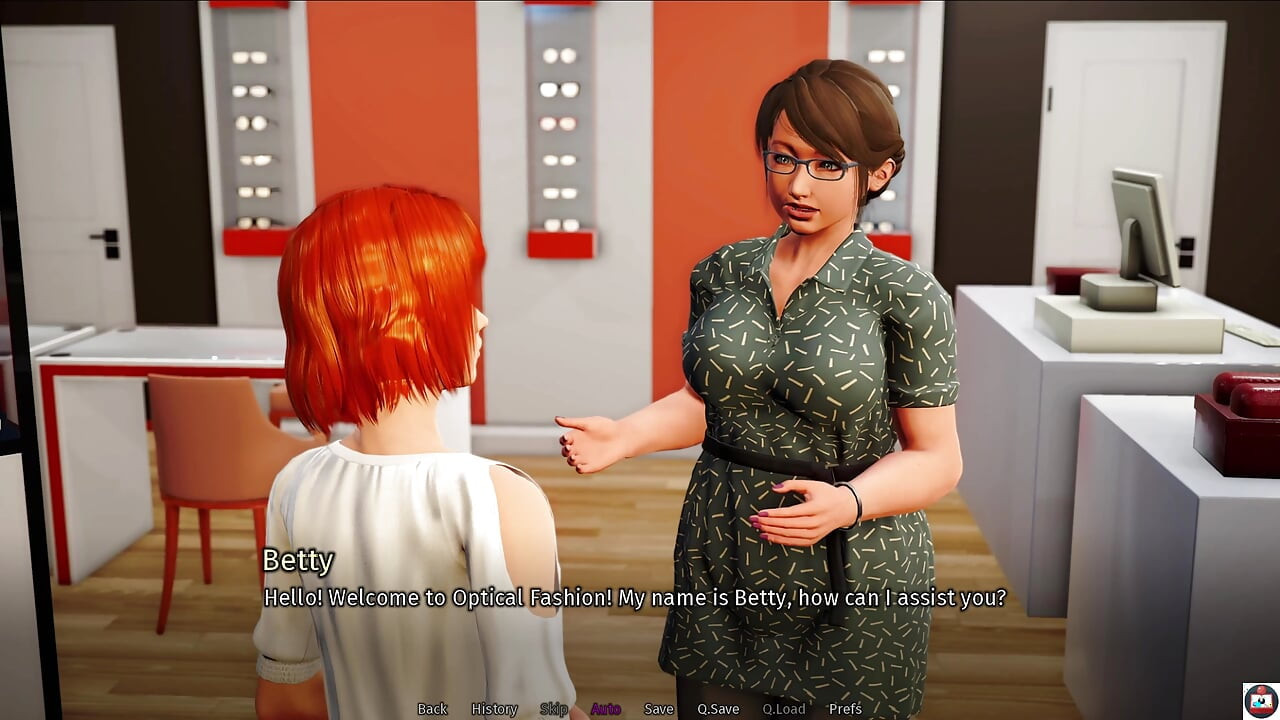
Task: Click Q.Save to quick save
Action: (718, 709)
